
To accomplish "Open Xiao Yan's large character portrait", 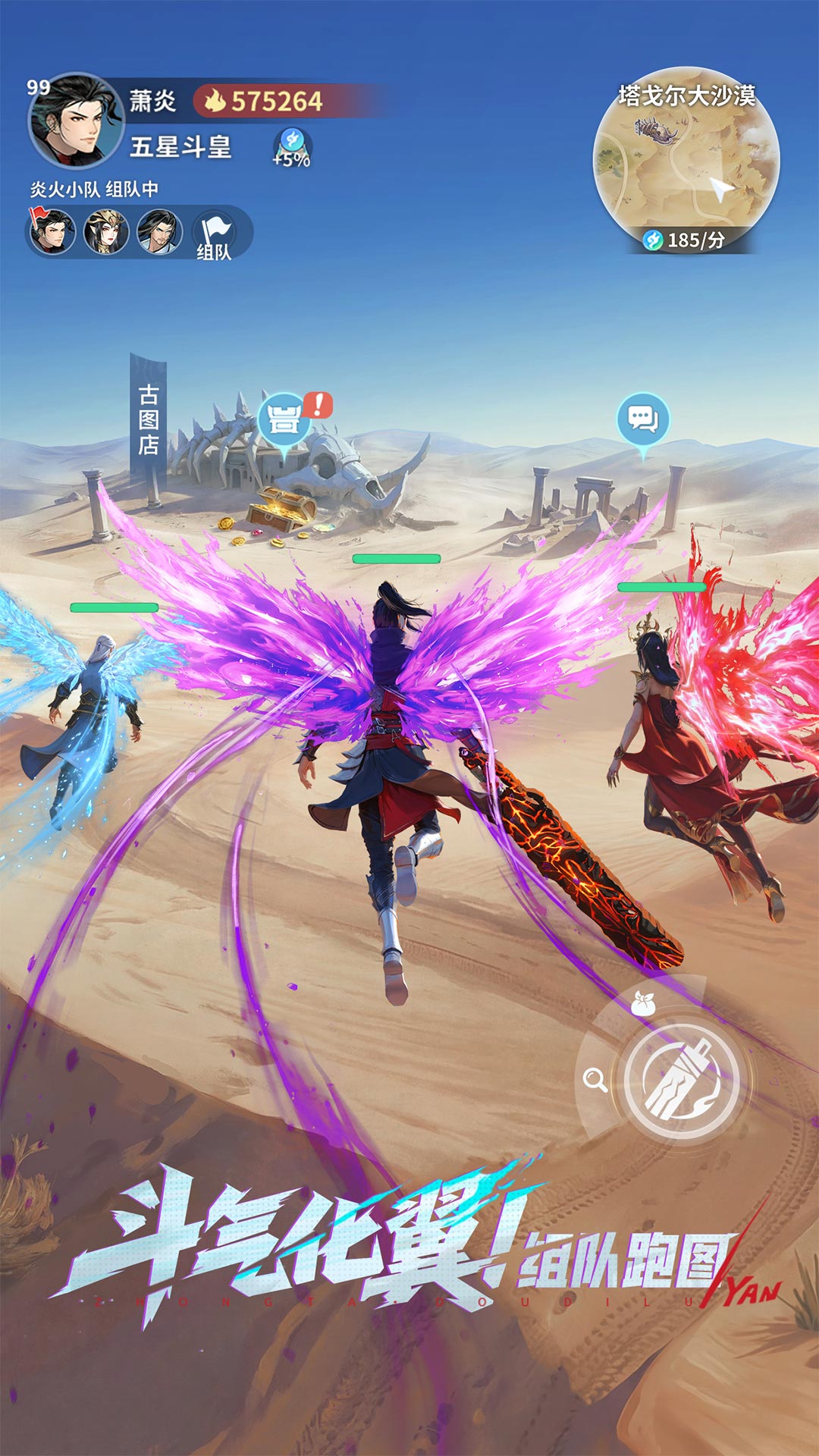I will 74,121.
